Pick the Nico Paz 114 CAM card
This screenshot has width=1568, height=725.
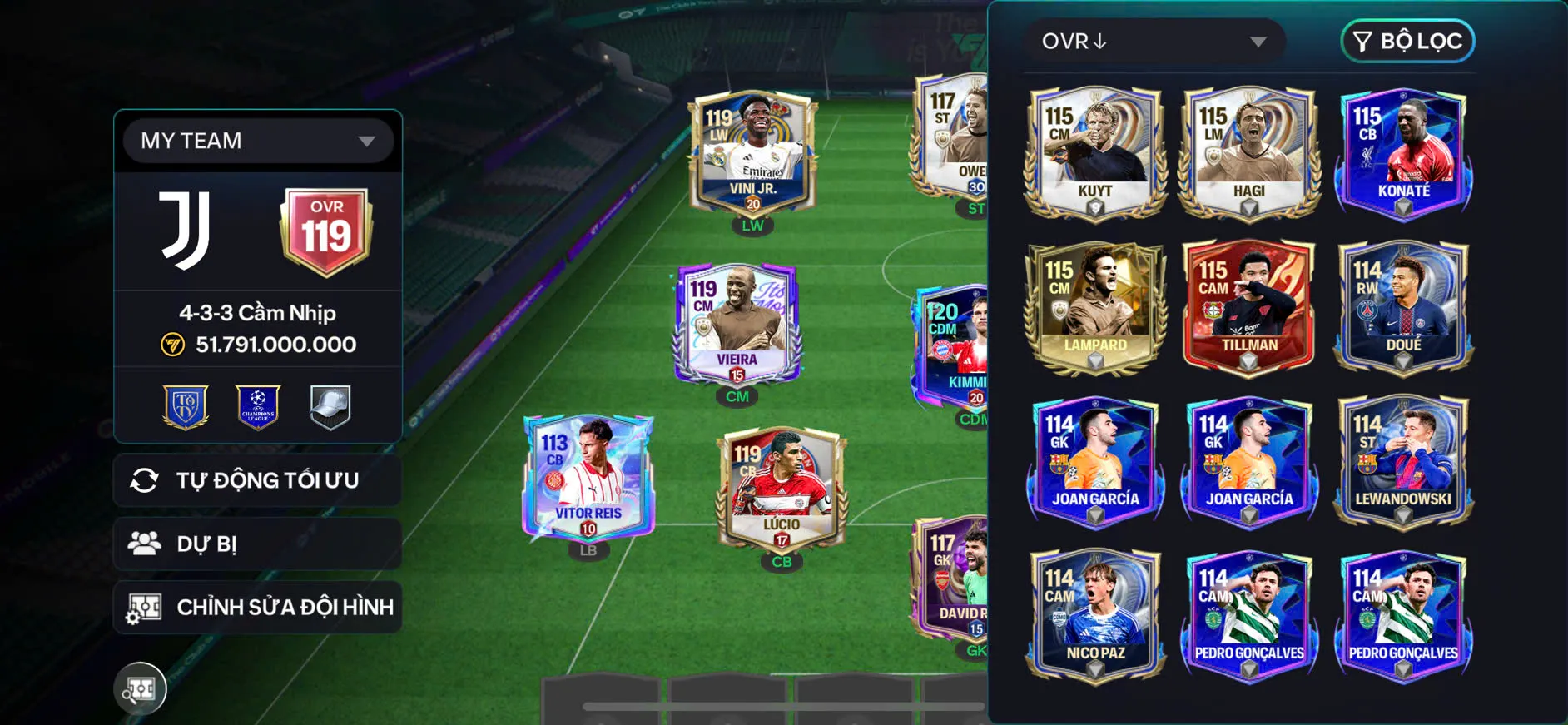[1095, 615]
